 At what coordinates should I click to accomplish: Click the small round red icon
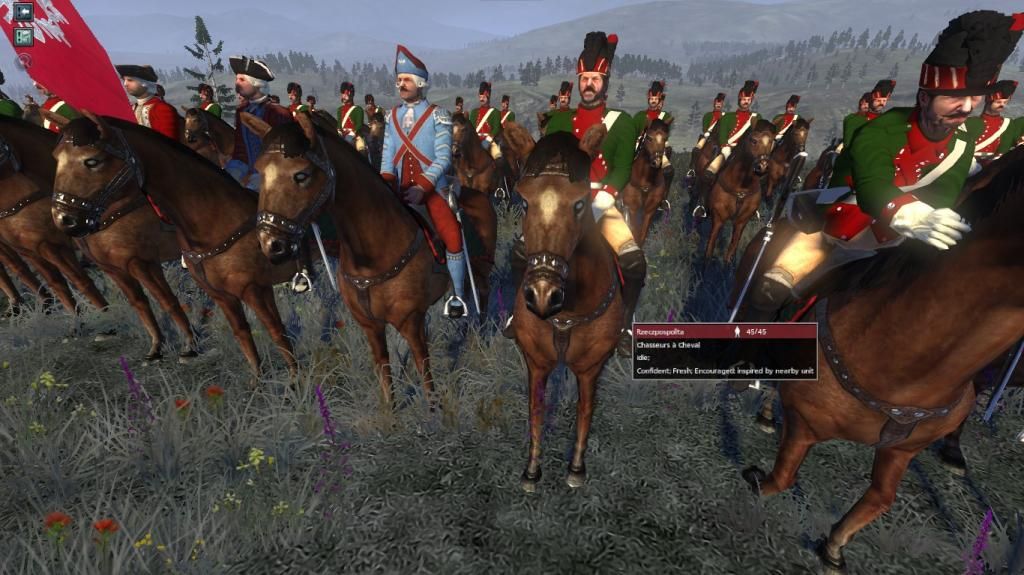23,59
